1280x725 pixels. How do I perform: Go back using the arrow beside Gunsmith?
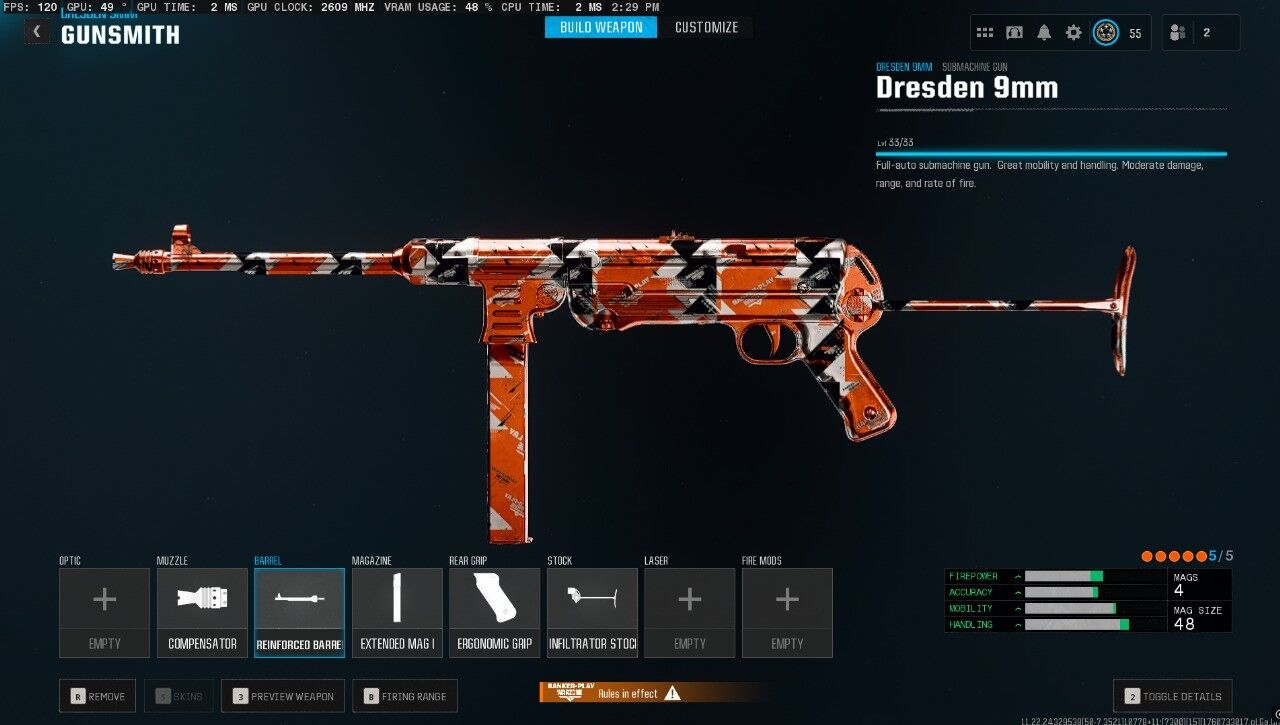click(x=37, y=32)
